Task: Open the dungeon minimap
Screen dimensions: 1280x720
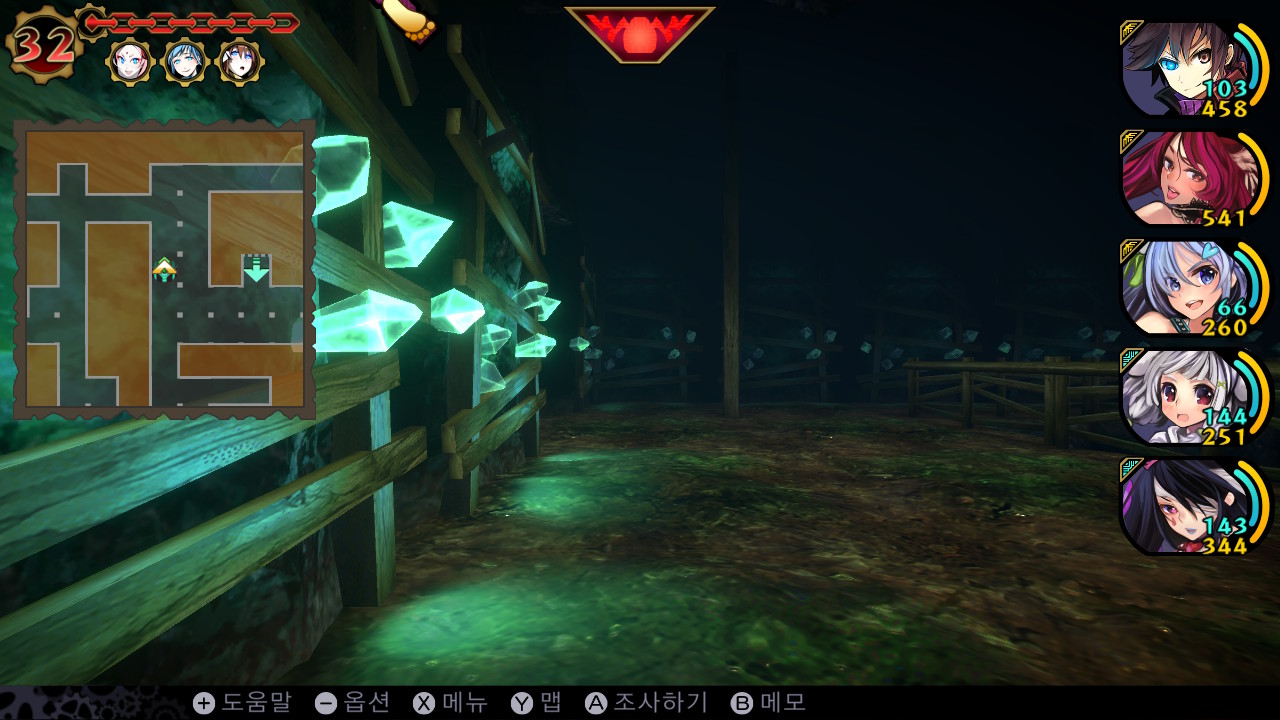Action: [x=165, y=269]
